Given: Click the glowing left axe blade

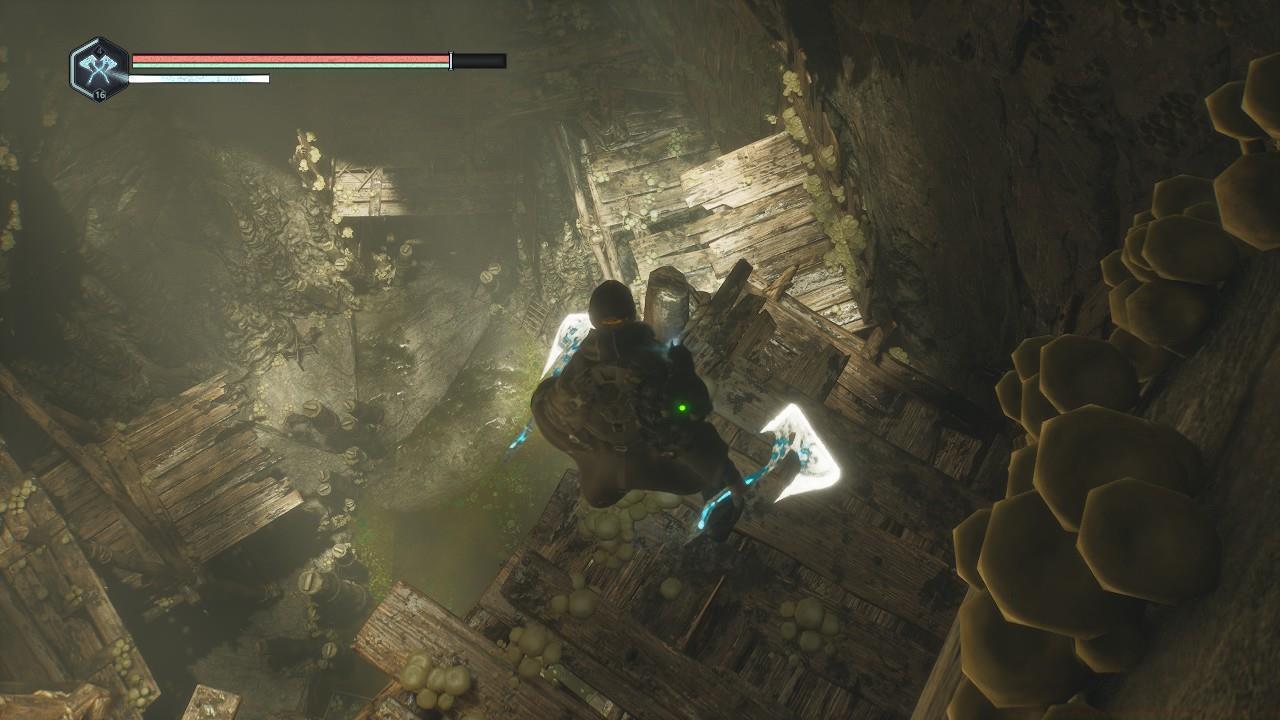Looking at the screenshot, I should point(565,340).
